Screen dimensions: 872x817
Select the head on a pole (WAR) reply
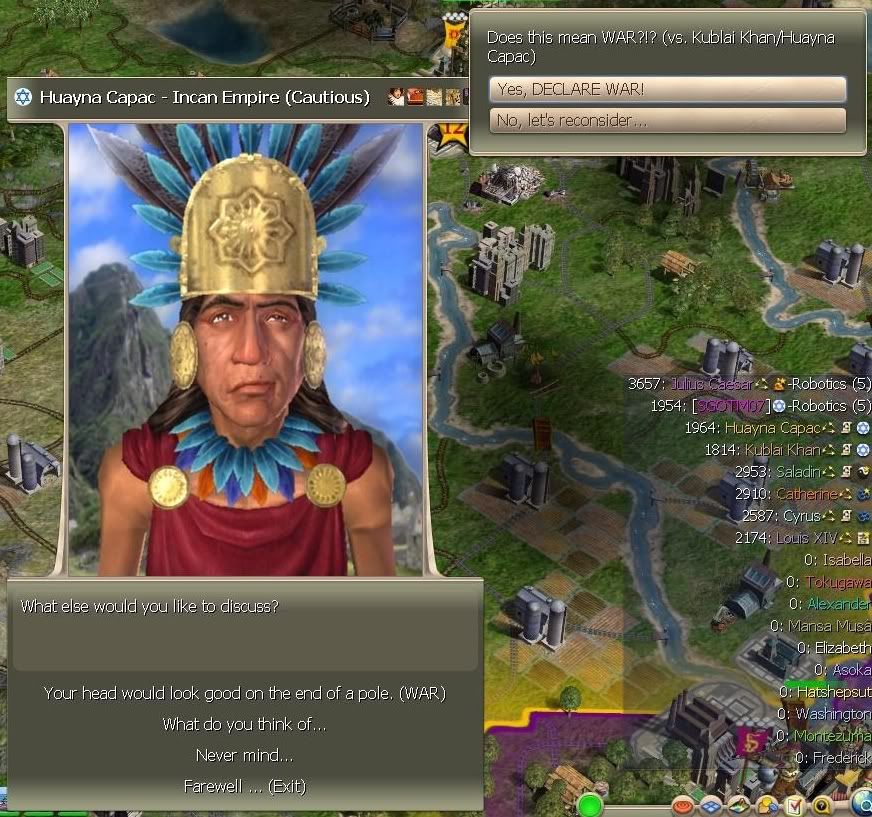pyautogui.click(x=244, y=693)
